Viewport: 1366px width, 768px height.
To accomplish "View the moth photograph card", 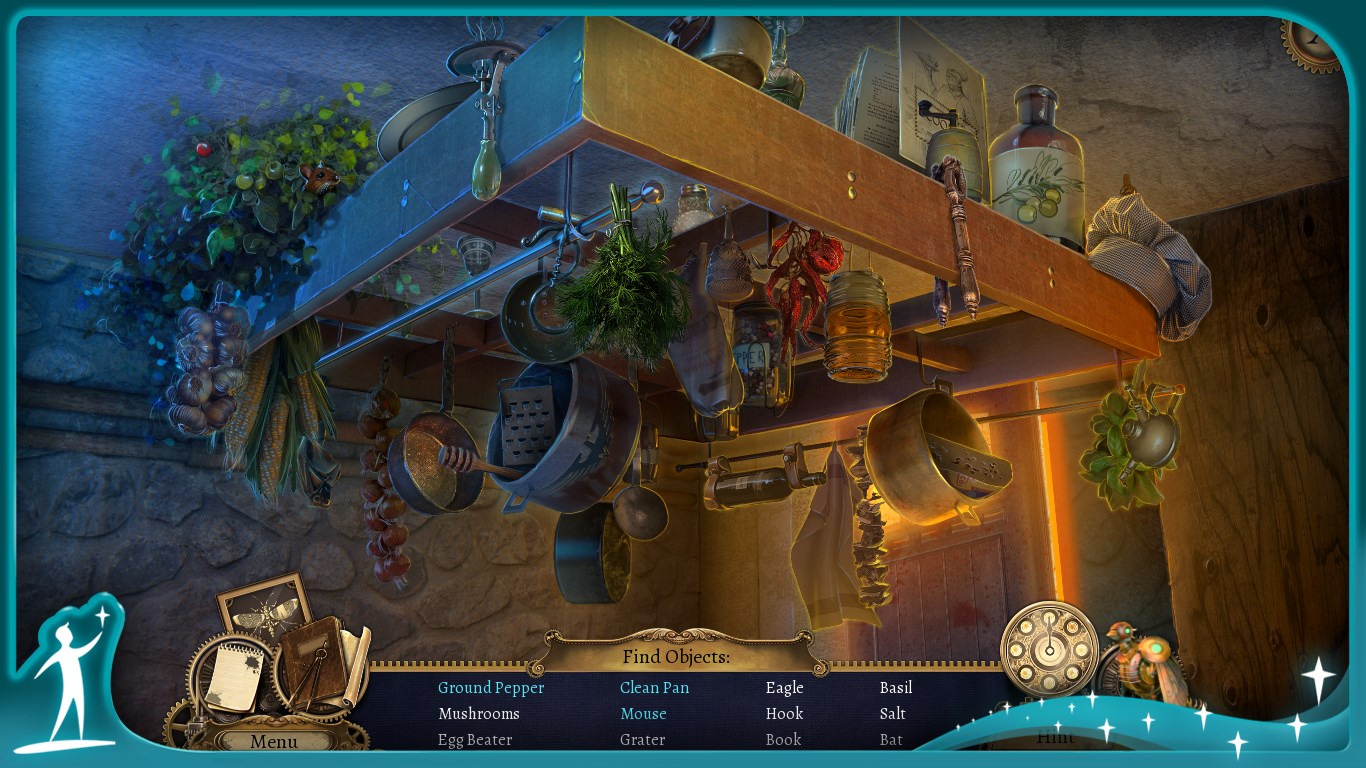I will coord(264,605).
